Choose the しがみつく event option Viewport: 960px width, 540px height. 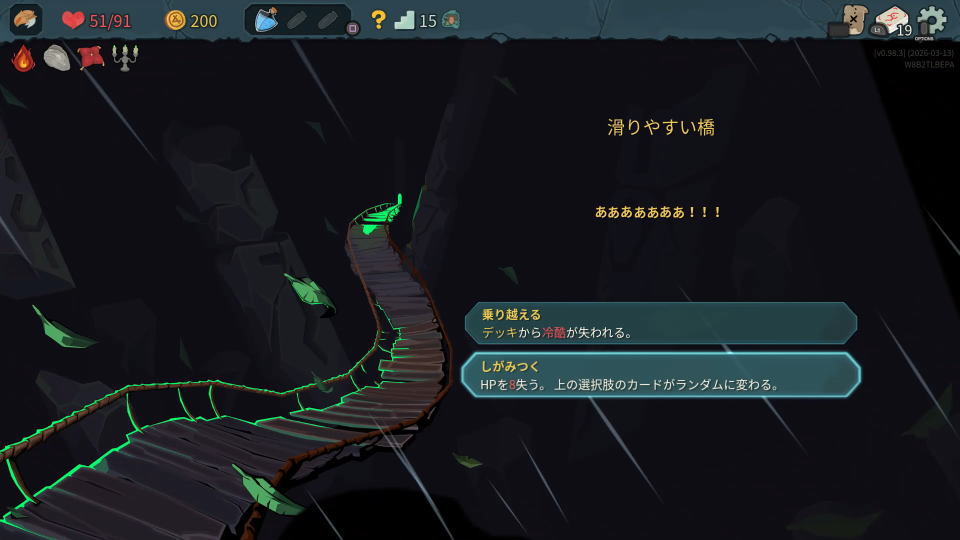tap(660, 374)
